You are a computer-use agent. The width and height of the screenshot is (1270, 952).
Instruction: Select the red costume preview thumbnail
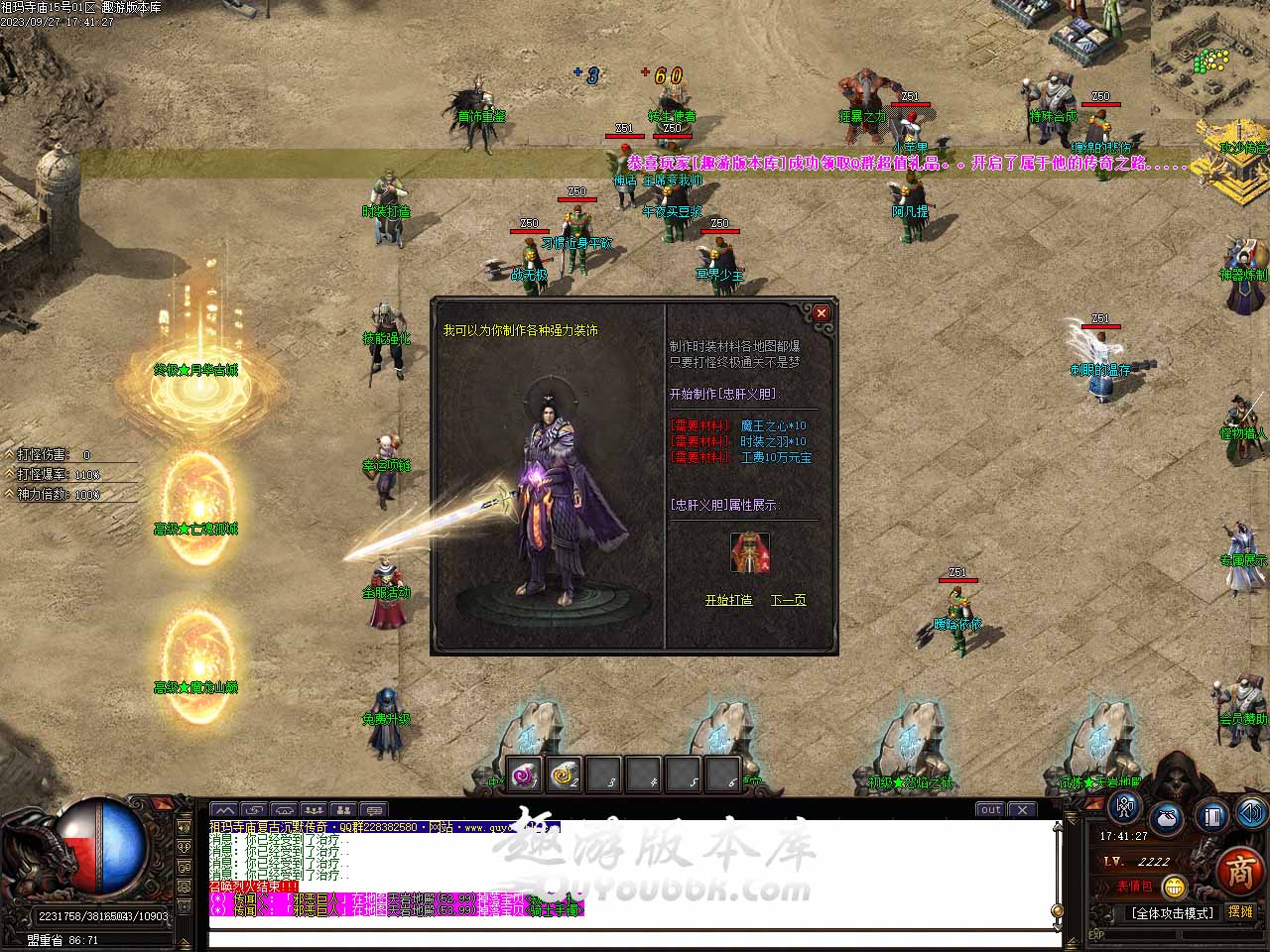[x=749, y=552]
